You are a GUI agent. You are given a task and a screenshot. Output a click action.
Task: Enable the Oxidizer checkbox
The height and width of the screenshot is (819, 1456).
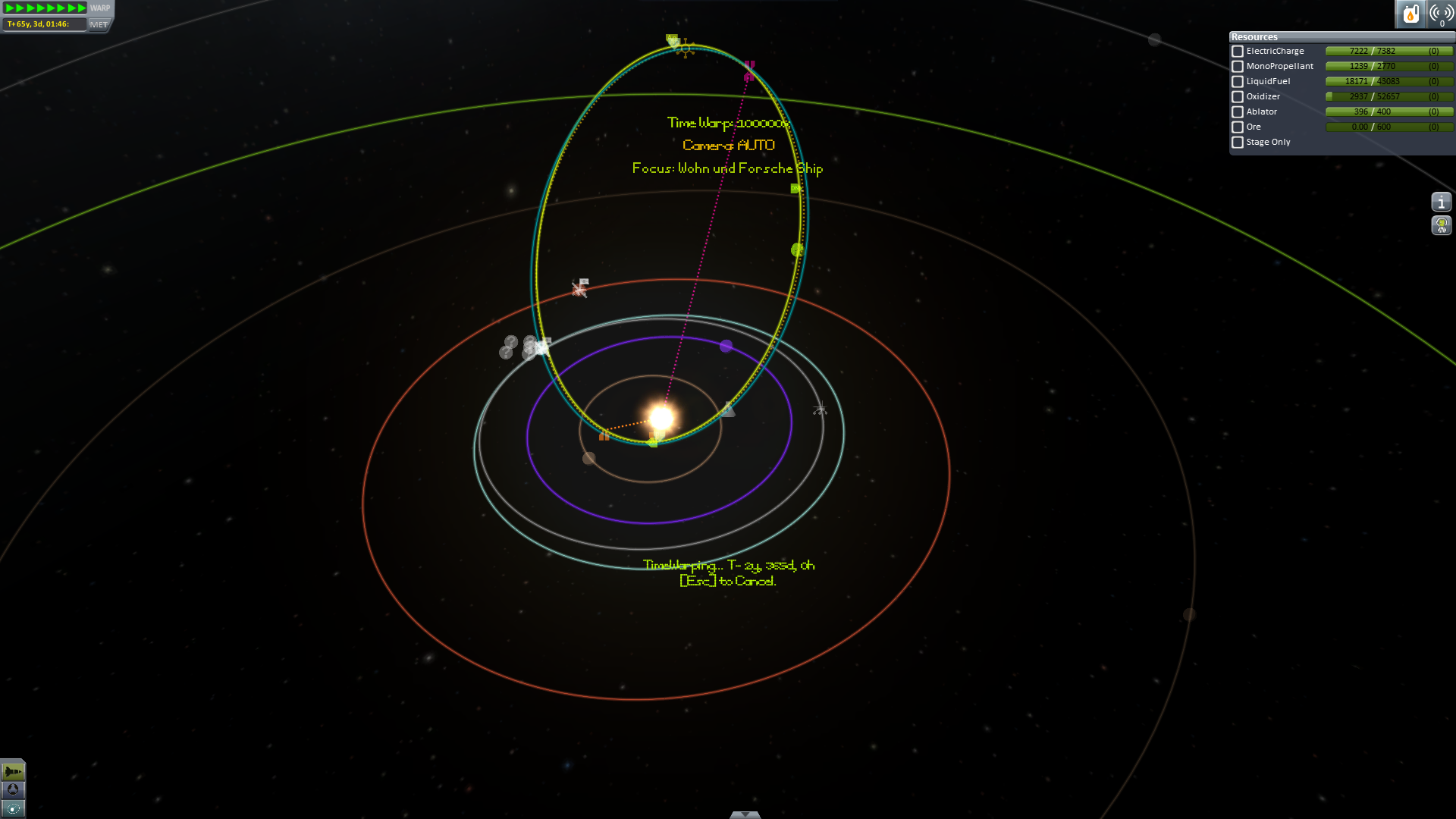pyautogui.click(x=1238, y=97)
